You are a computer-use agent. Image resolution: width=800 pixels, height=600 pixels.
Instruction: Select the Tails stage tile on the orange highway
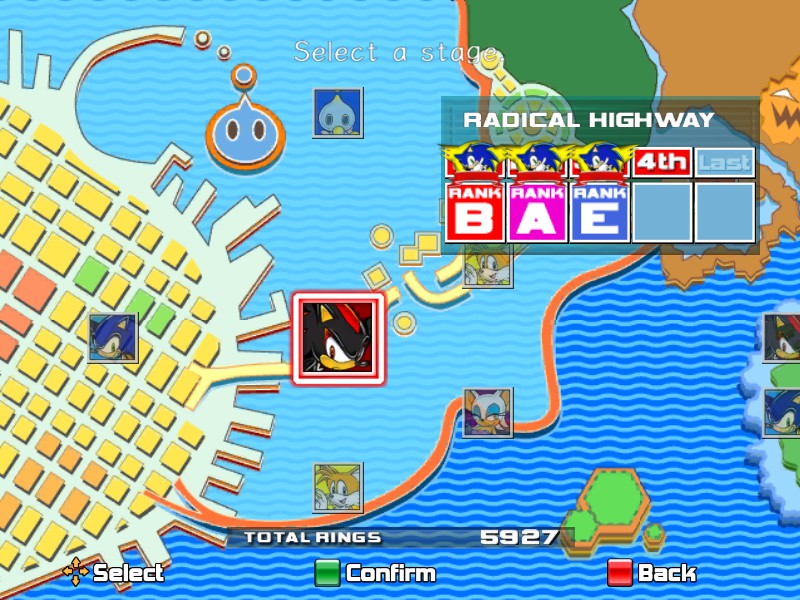[x=337, y=488]
